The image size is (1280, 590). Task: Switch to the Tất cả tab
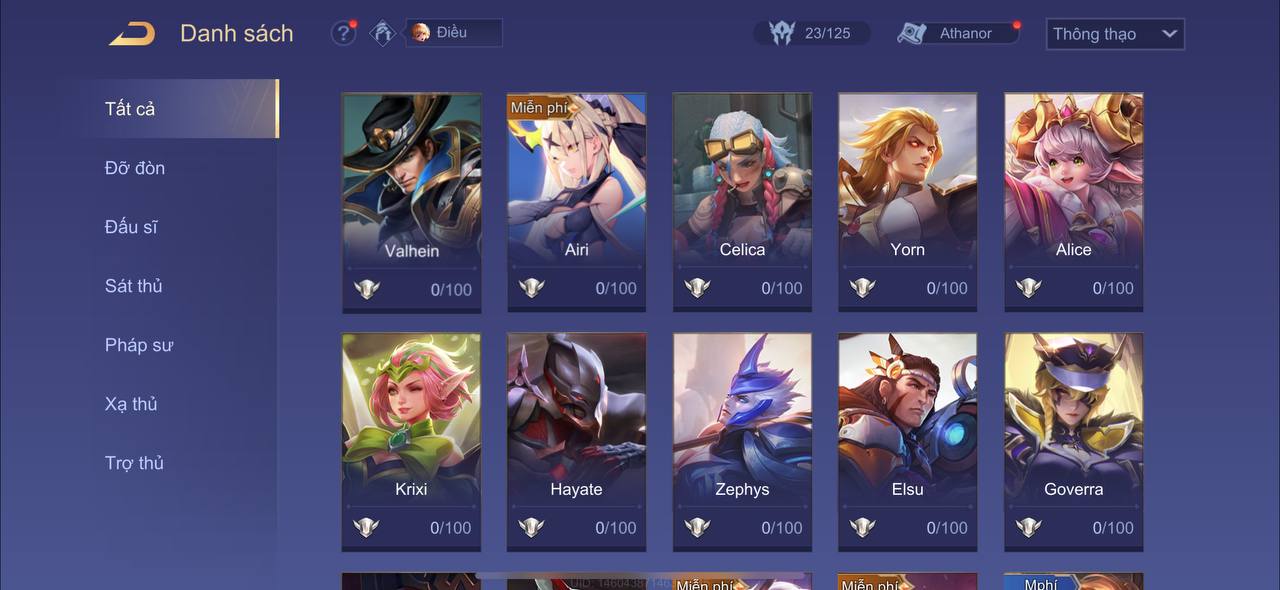[x=131, y=109]
